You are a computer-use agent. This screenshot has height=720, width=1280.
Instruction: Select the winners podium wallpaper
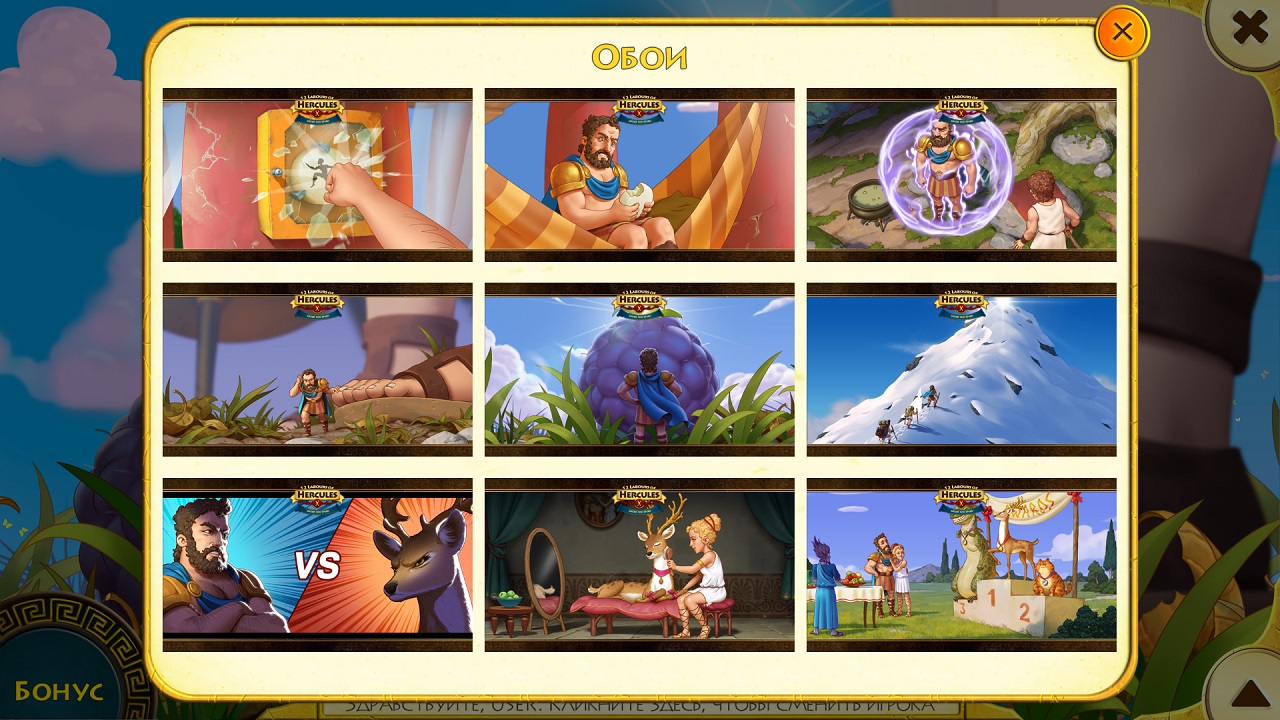pyautogui.click(x=961, y=565)
